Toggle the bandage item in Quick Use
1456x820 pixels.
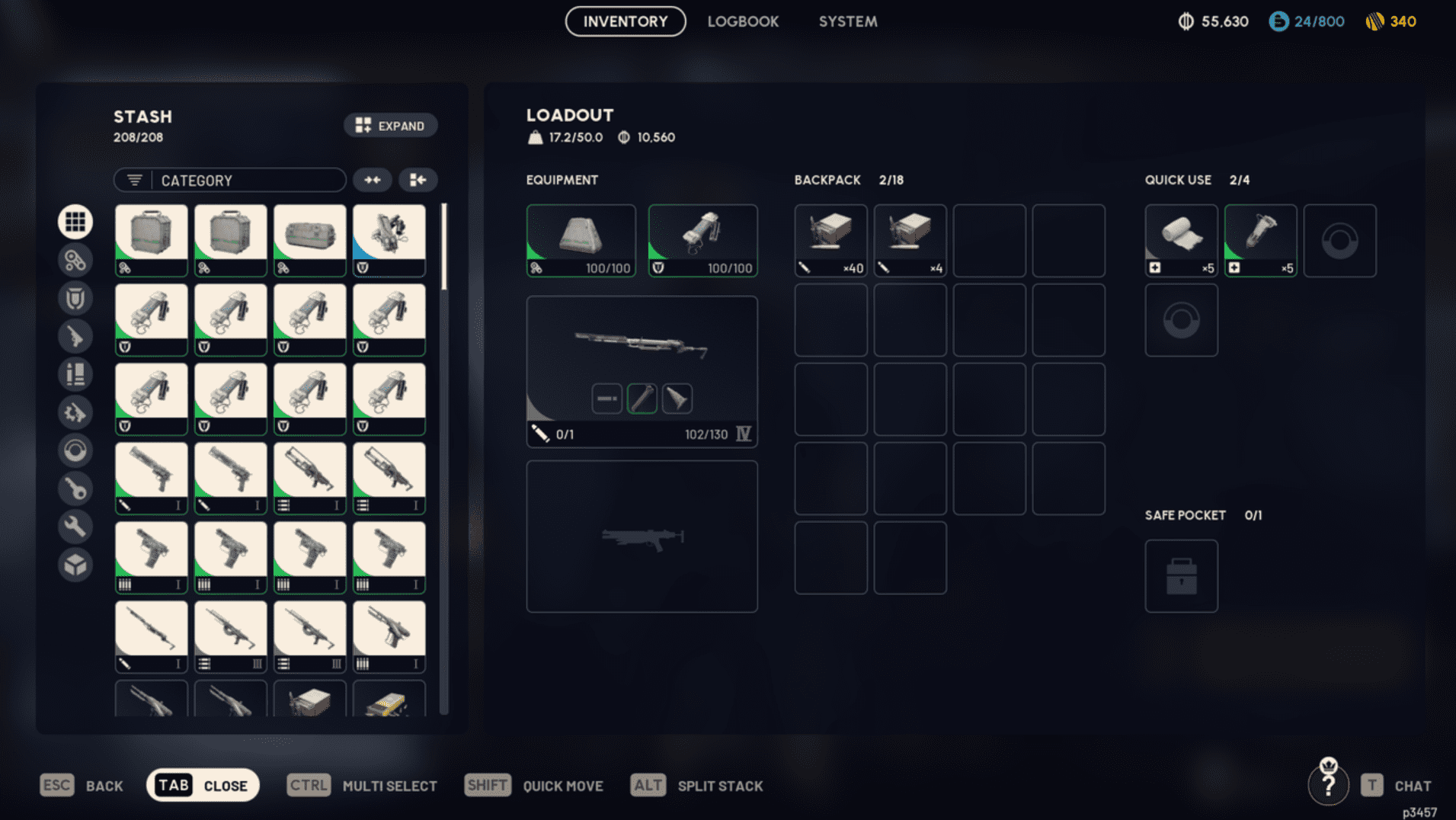coord(1181,240)
